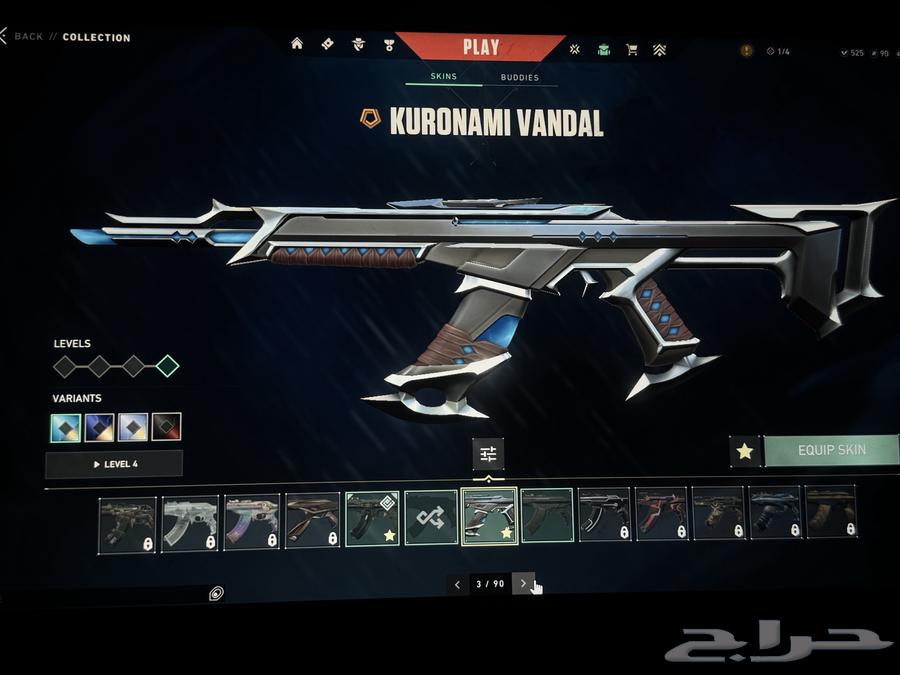Go to the previous skin page
900x675 pixels.
pos(457,584)
